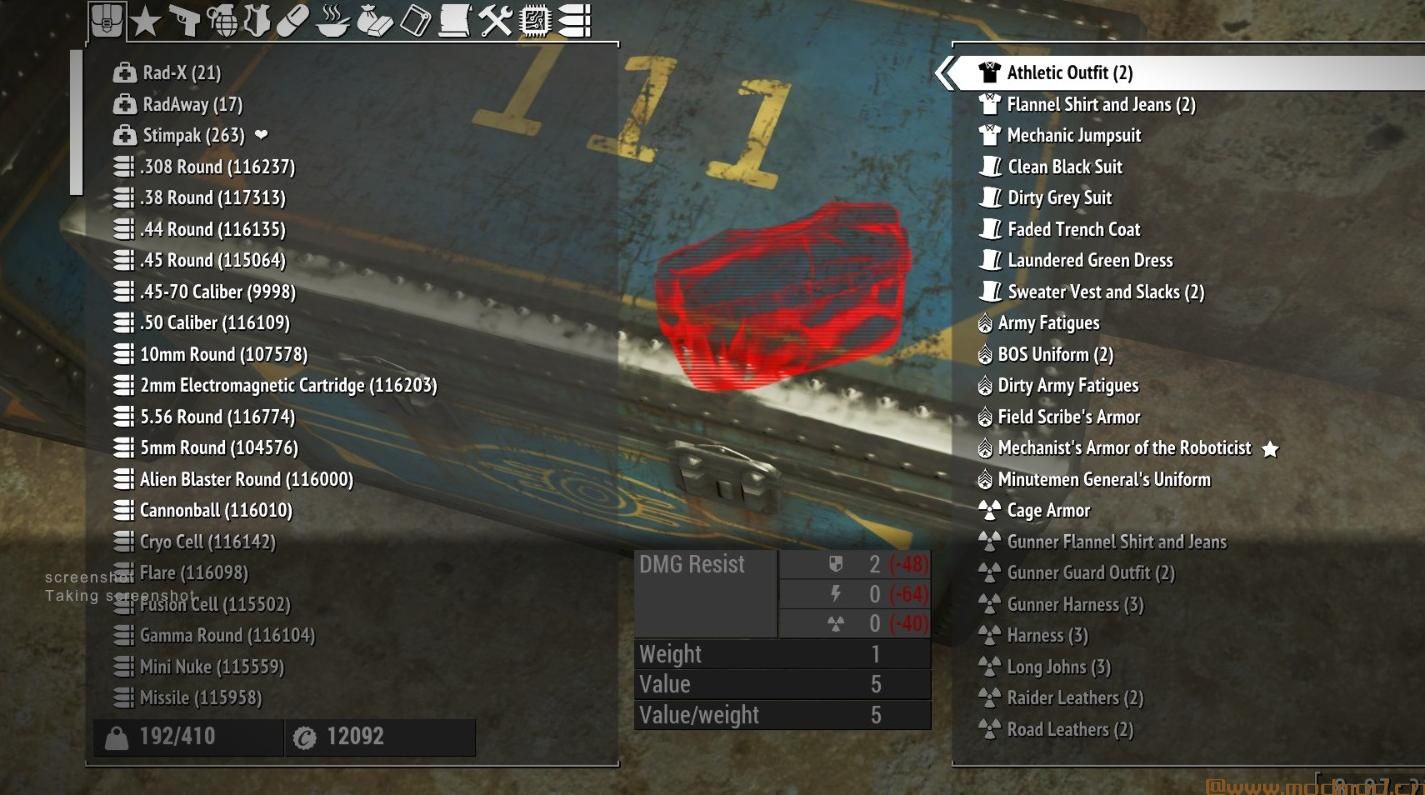The image size is (1425, 795).
Task: Switch to the steaming bowl food tab
Action: 331,20
